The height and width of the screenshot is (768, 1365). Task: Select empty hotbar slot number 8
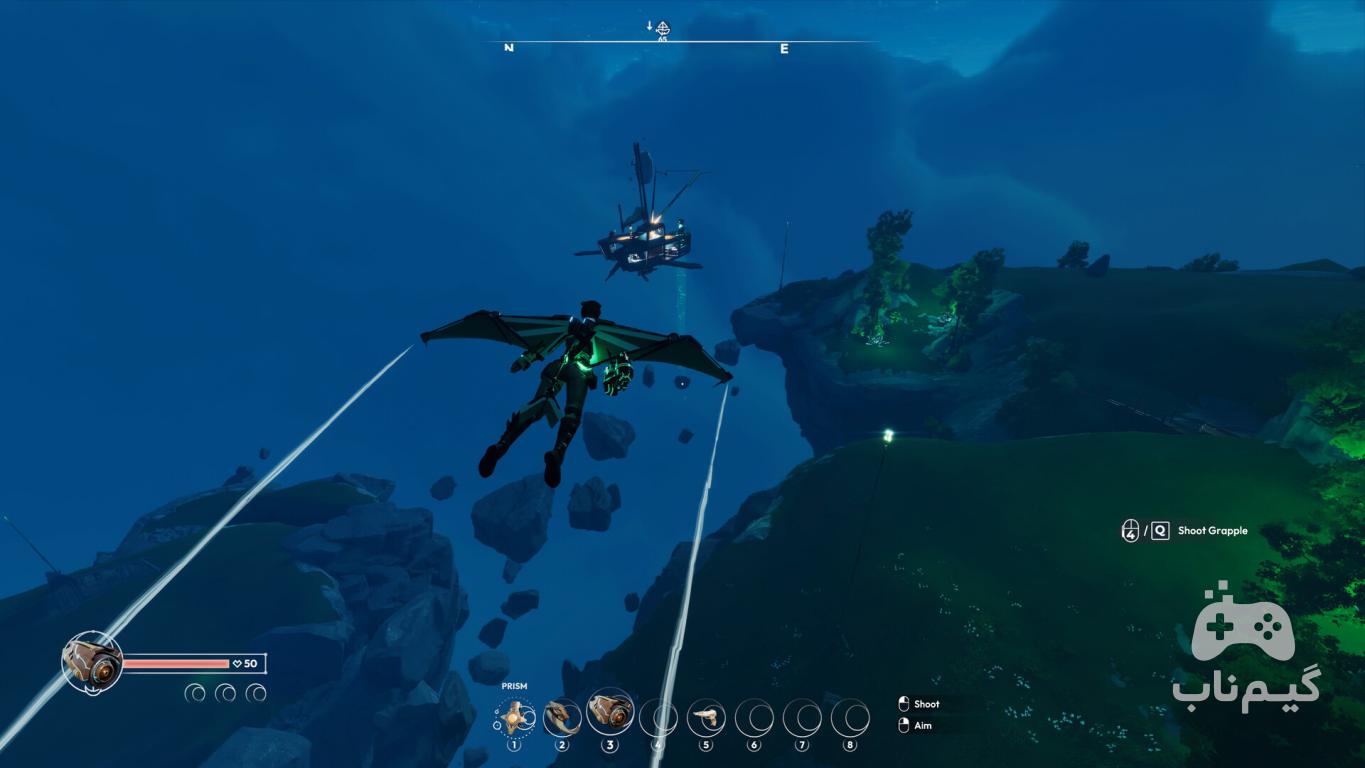tap(850, 716)
